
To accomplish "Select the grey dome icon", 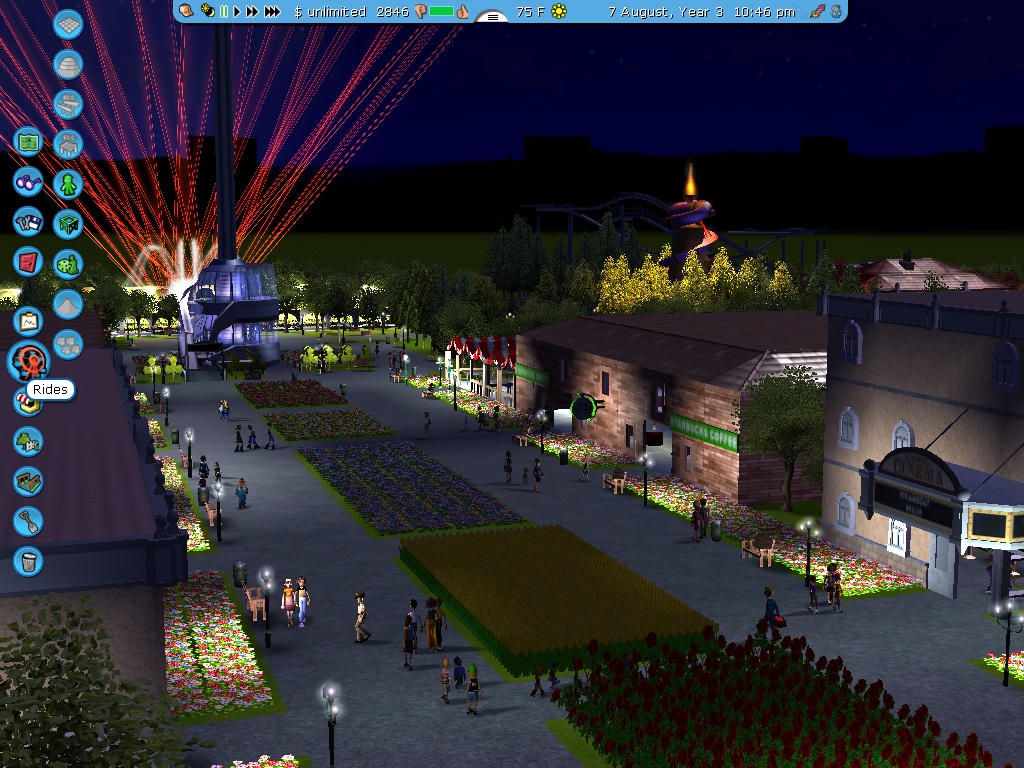I will 68,65.
